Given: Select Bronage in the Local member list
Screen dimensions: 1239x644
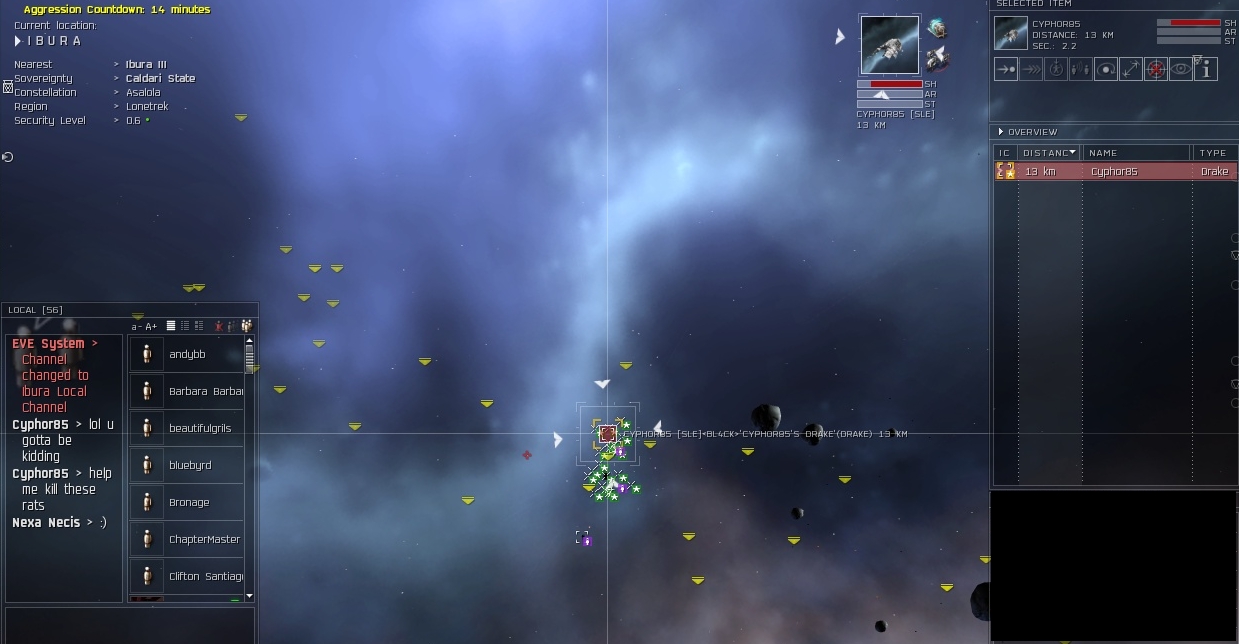Looking at the screenshot, I should pos(189,502).
